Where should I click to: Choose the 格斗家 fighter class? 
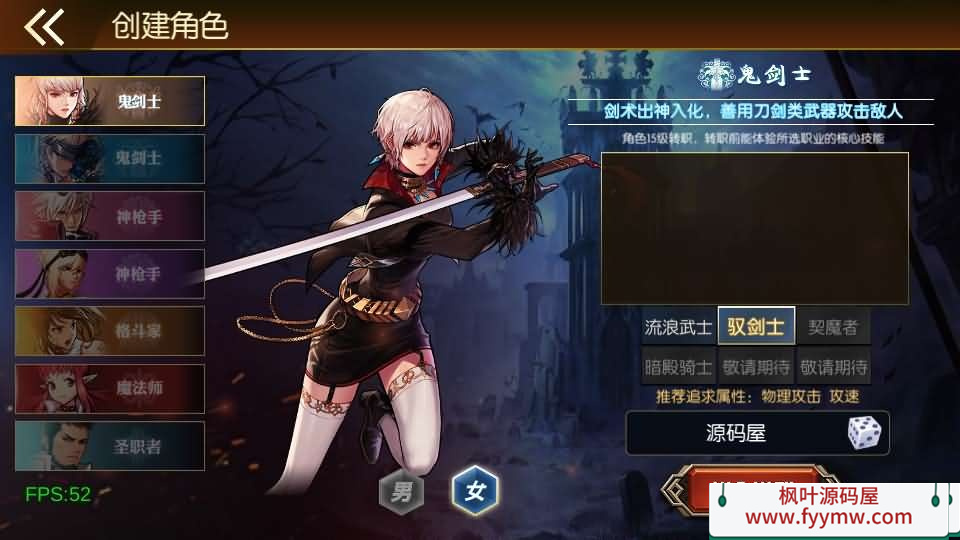(110, 331)
